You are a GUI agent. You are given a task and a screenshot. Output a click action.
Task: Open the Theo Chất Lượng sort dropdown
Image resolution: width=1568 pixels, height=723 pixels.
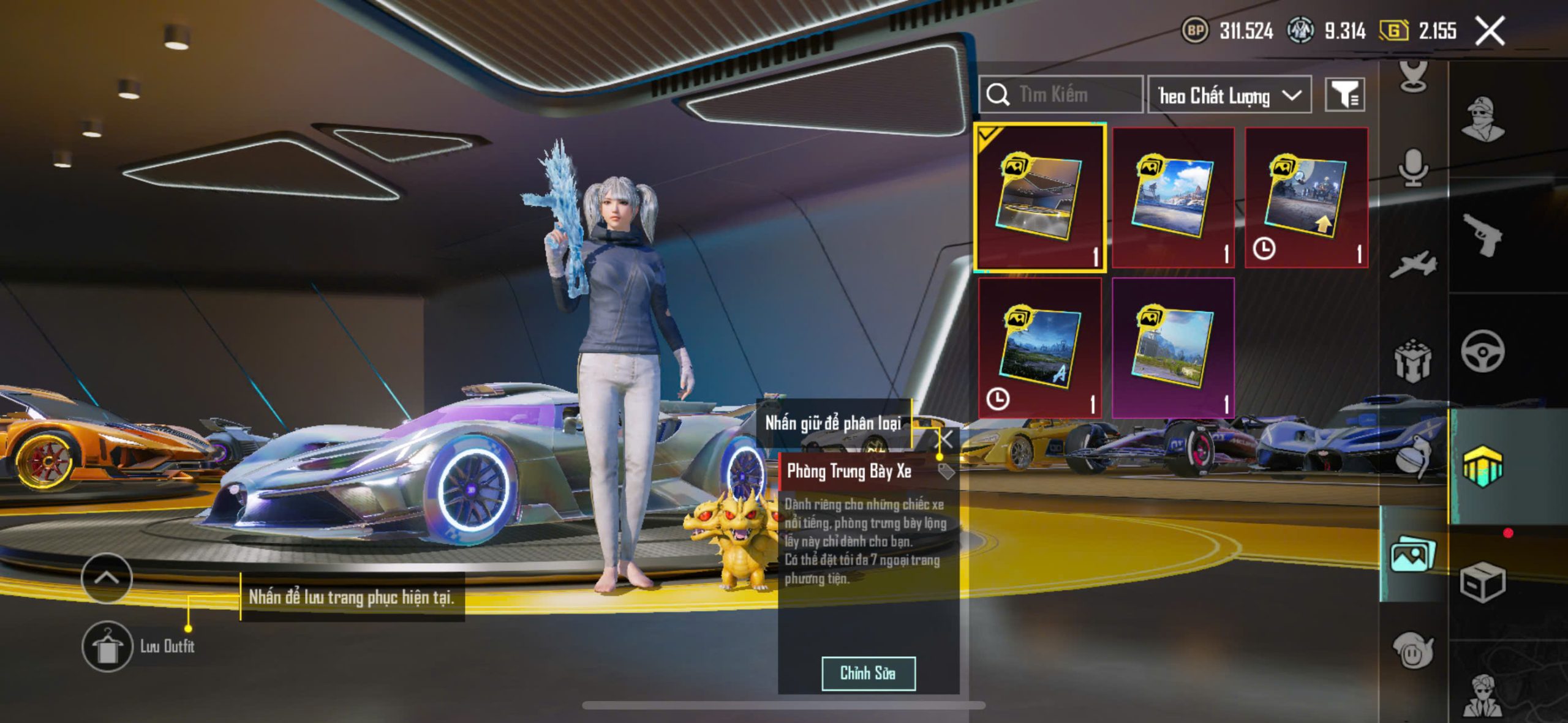[x=1229, y=96]
